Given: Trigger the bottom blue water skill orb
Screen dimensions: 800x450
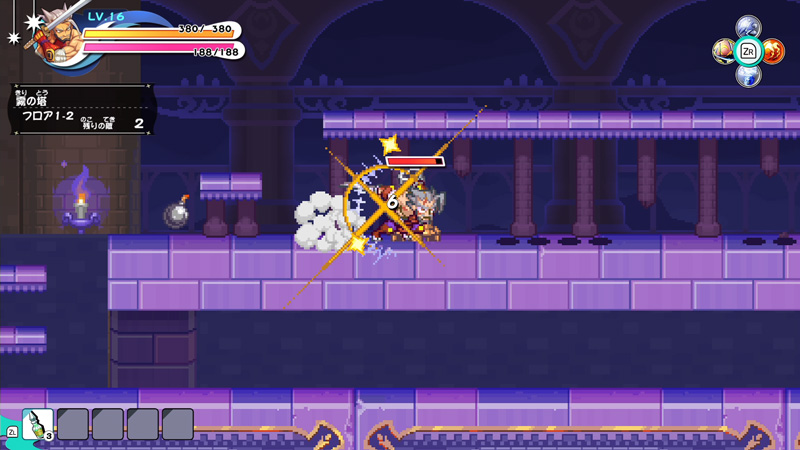Looking at the screenshot, I should pyautogui.click(x=748, y=74).
